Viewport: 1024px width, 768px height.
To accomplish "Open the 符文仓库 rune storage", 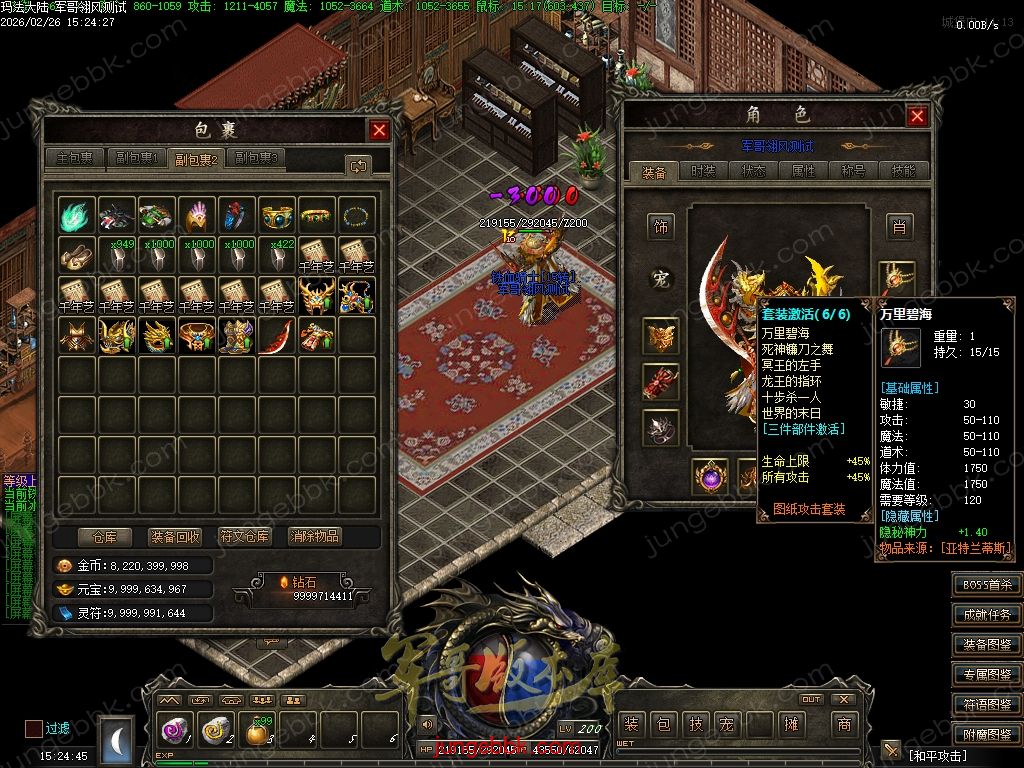I will (245, 536).
